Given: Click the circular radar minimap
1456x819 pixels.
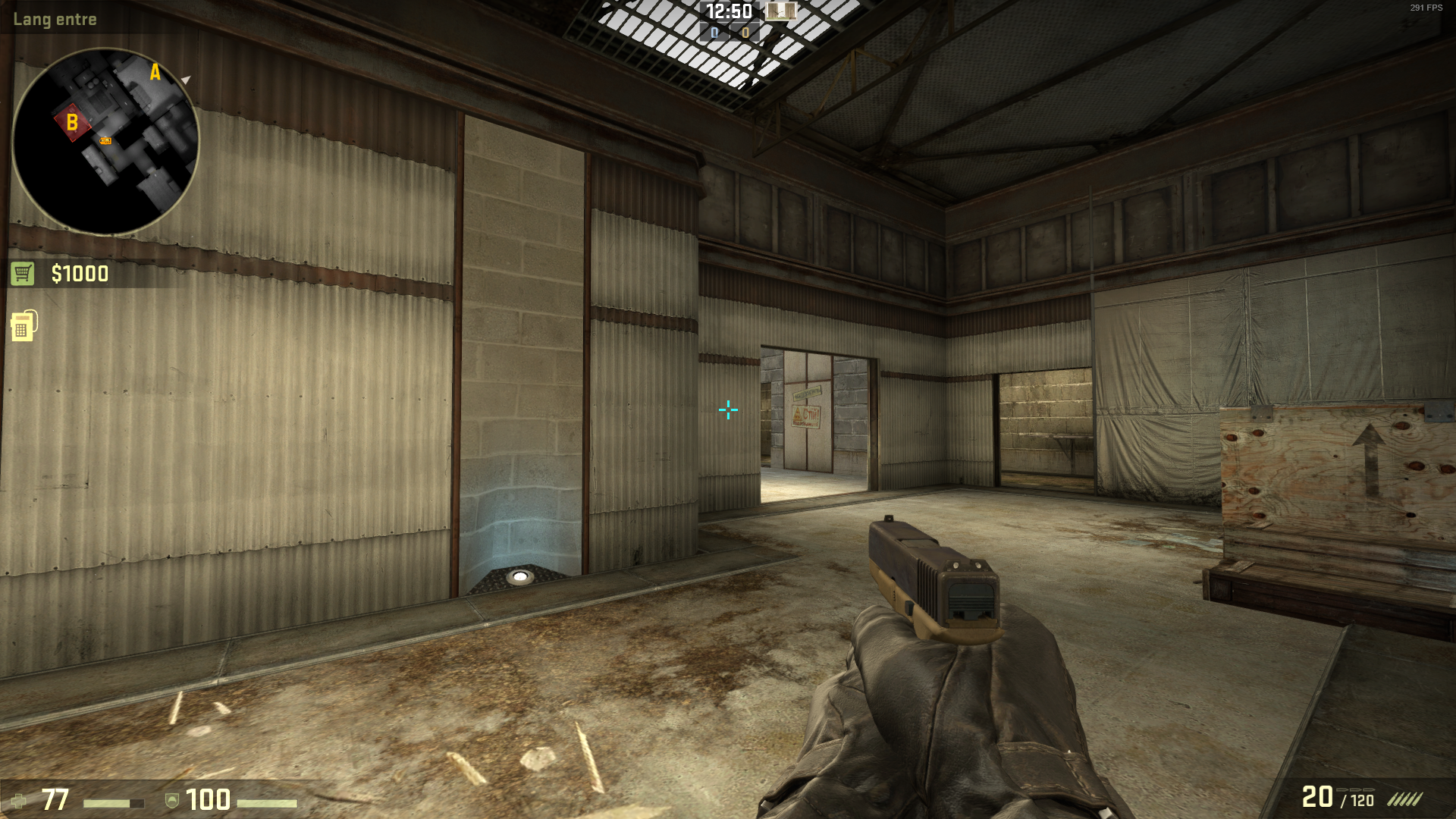Looking at the screenshot, I should click(x=105, y=142).
